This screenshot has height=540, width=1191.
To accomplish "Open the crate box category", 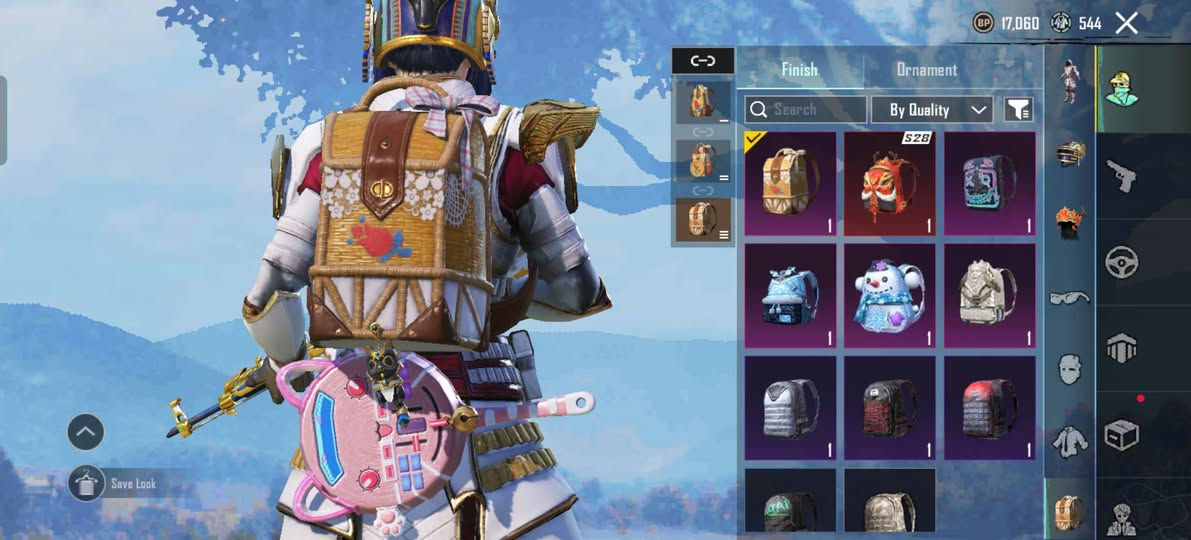I will (1121, 435).
